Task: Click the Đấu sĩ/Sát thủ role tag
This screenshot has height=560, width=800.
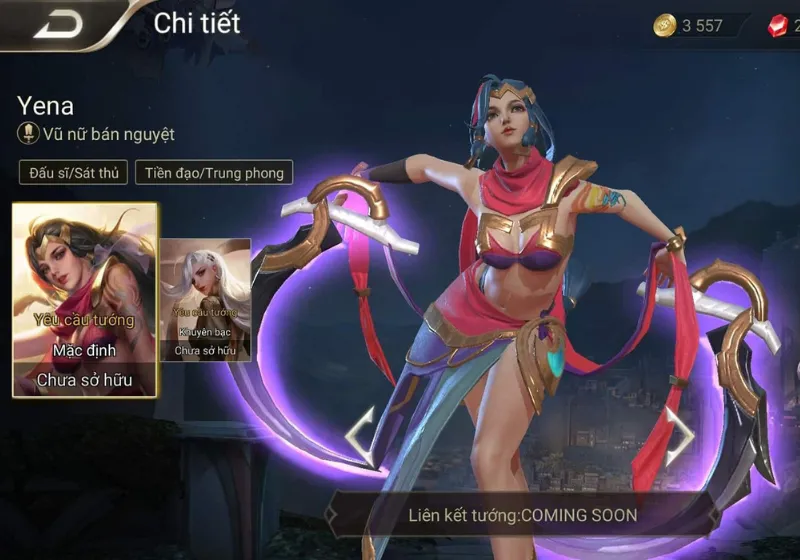Action: point(73,173)
